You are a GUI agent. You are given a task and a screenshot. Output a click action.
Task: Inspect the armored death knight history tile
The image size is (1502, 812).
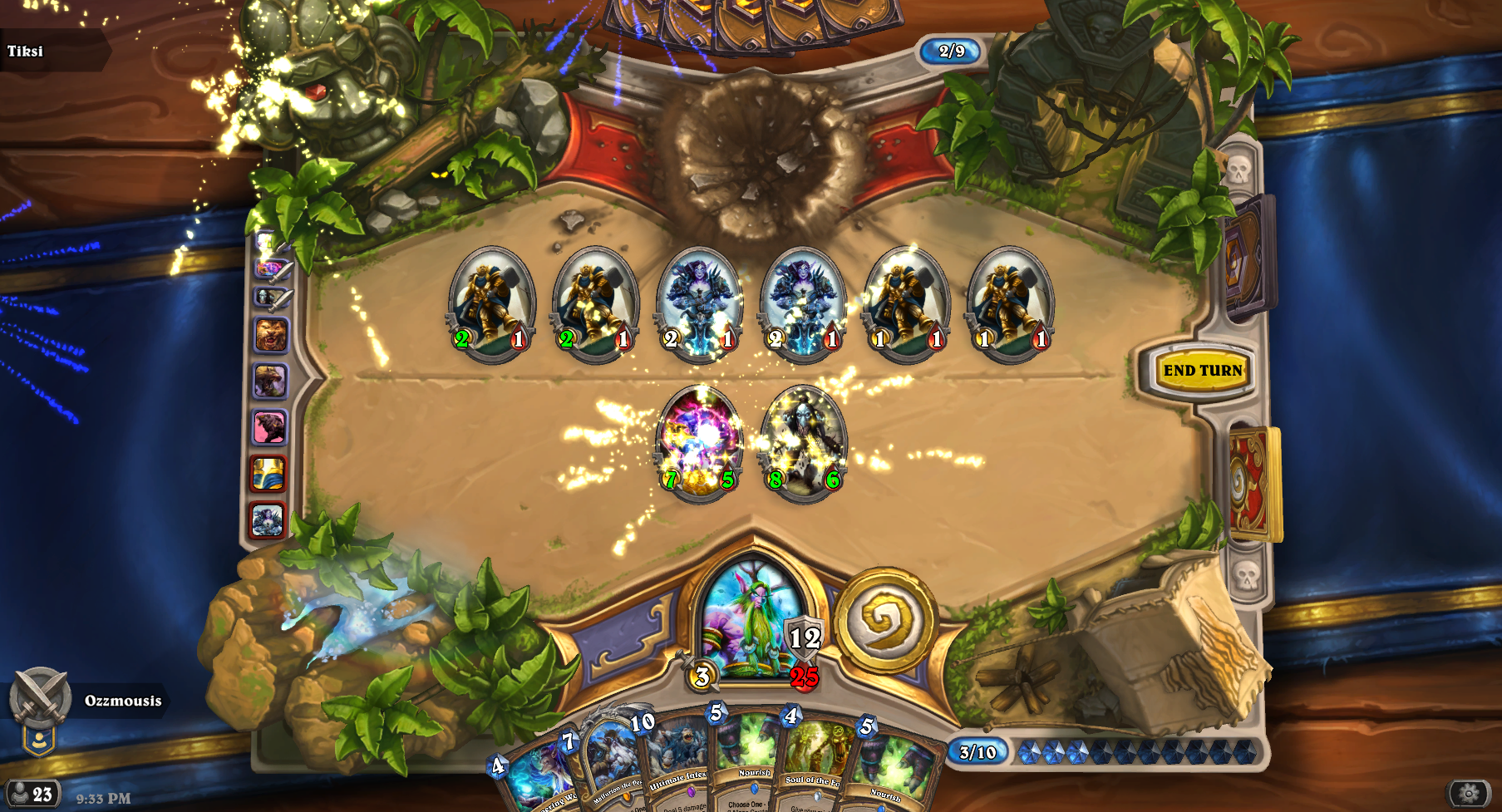tap(268, 520)
